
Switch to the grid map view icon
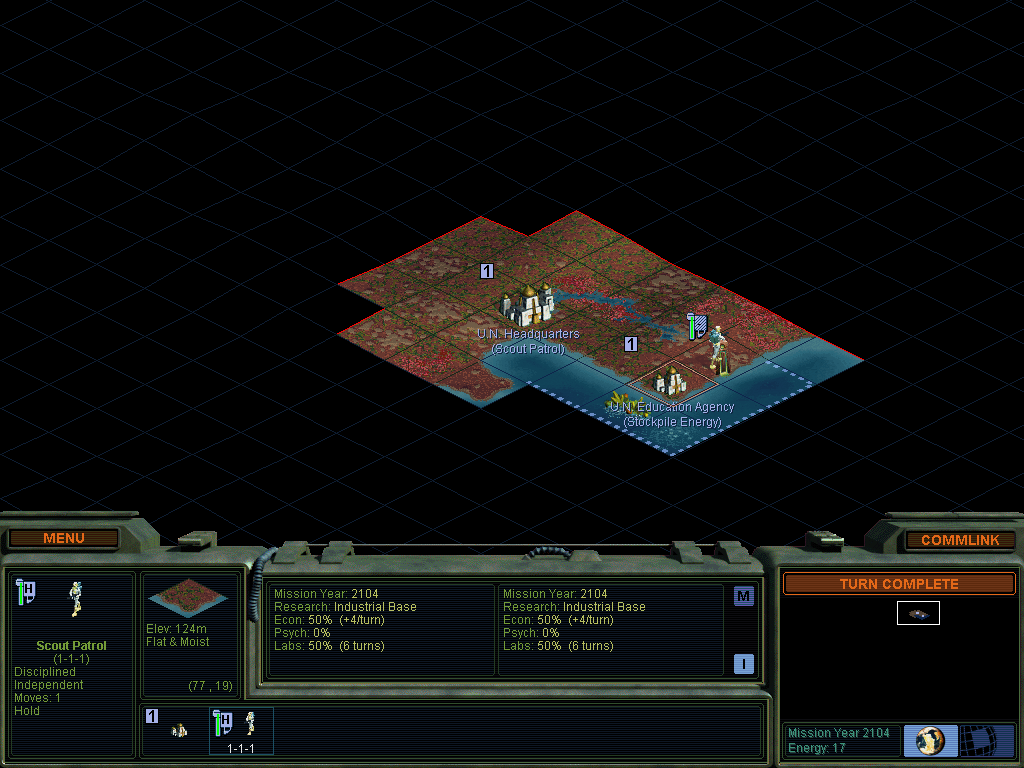tap(987, 740)
